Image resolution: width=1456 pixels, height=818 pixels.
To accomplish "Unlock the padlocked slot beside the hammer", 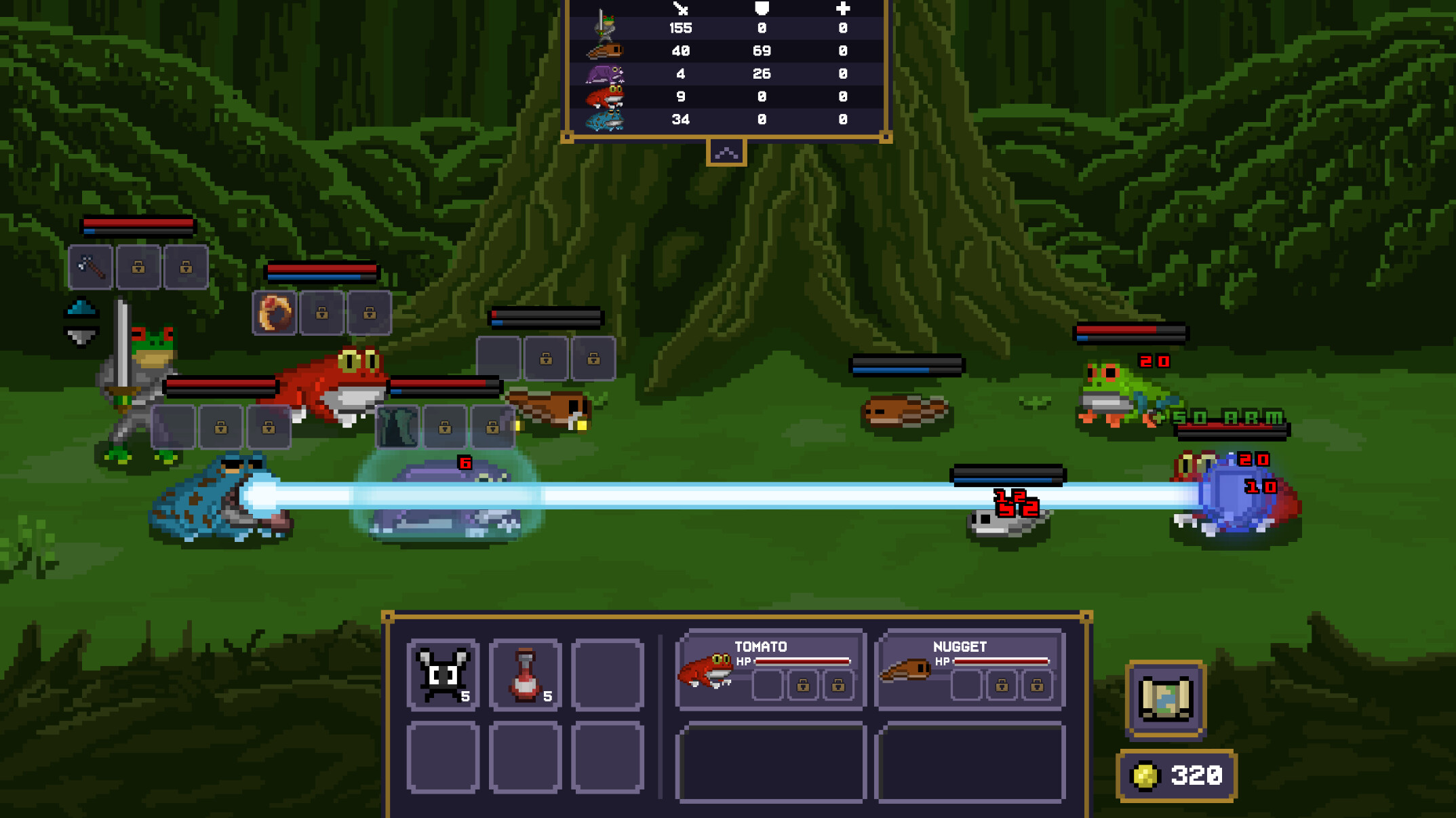I will pyautogui.click(x=138, y=267).
